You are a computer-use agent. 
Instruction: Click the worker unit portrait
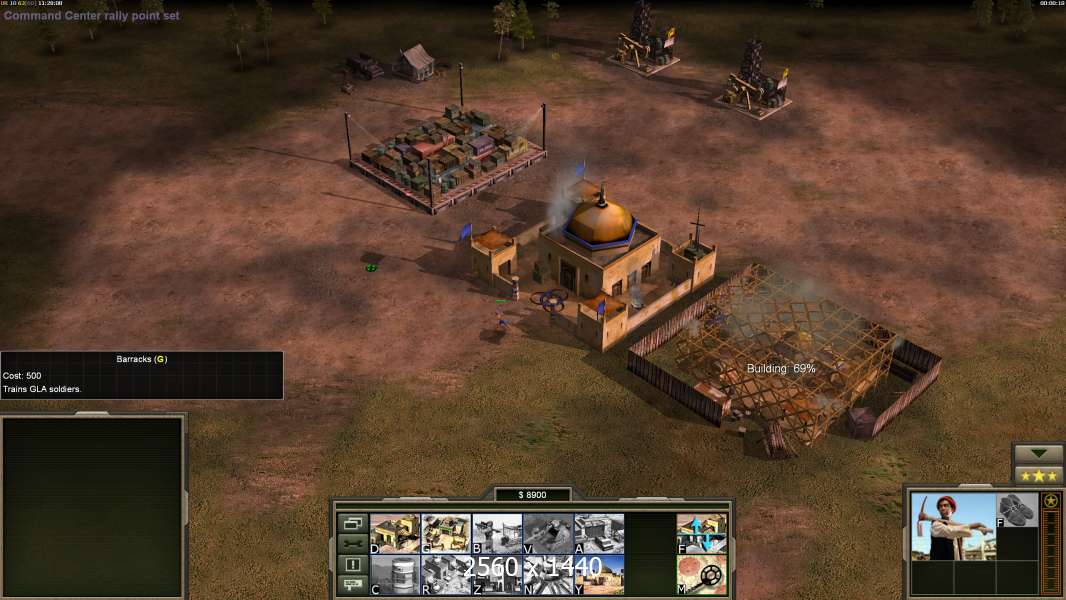(x=953, y=526)
